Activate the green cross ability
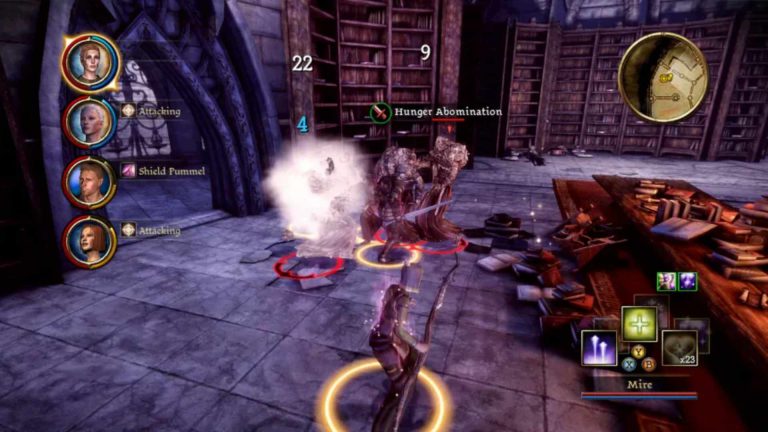This screenshot has width=768, height=432. (x=639, y=324)
